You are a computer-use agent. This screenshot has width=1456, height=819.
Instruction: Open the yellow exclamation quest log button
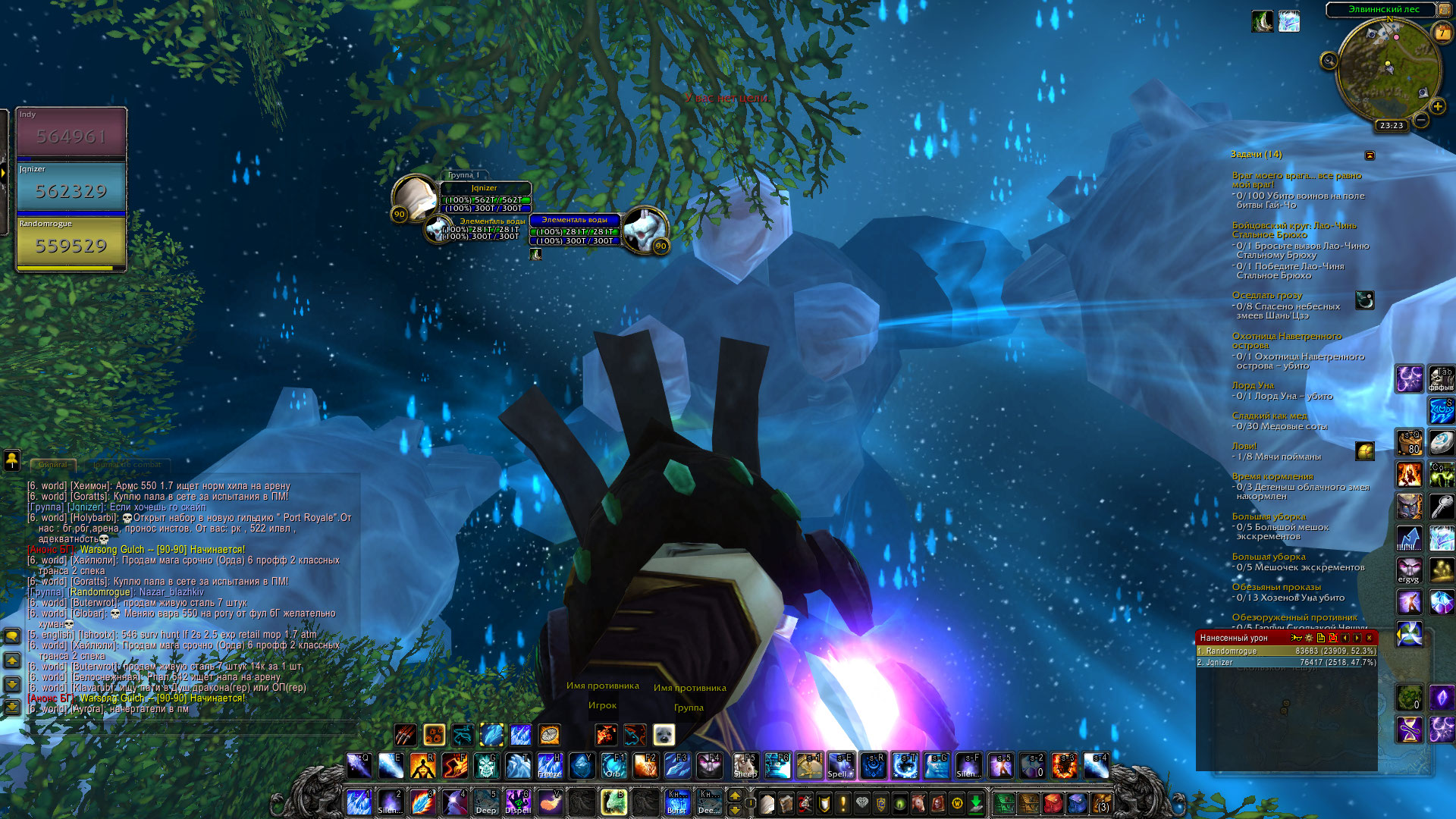tap(843, 802)
